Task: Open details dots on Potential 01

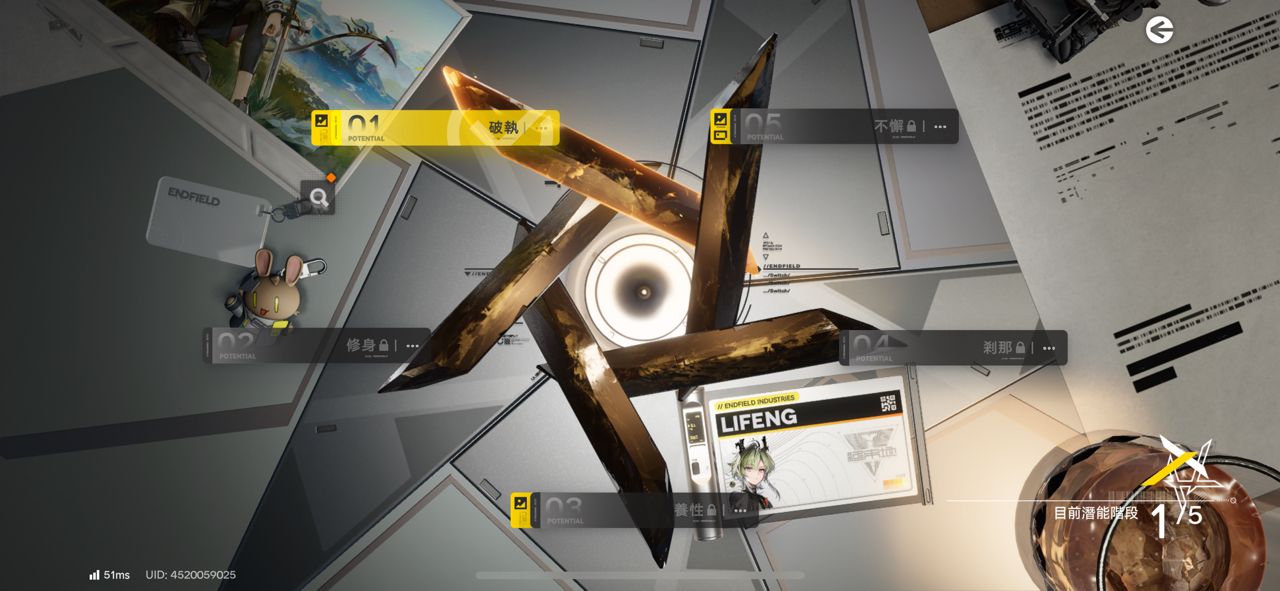Action: pyautogui.click(x=542, y=128)
